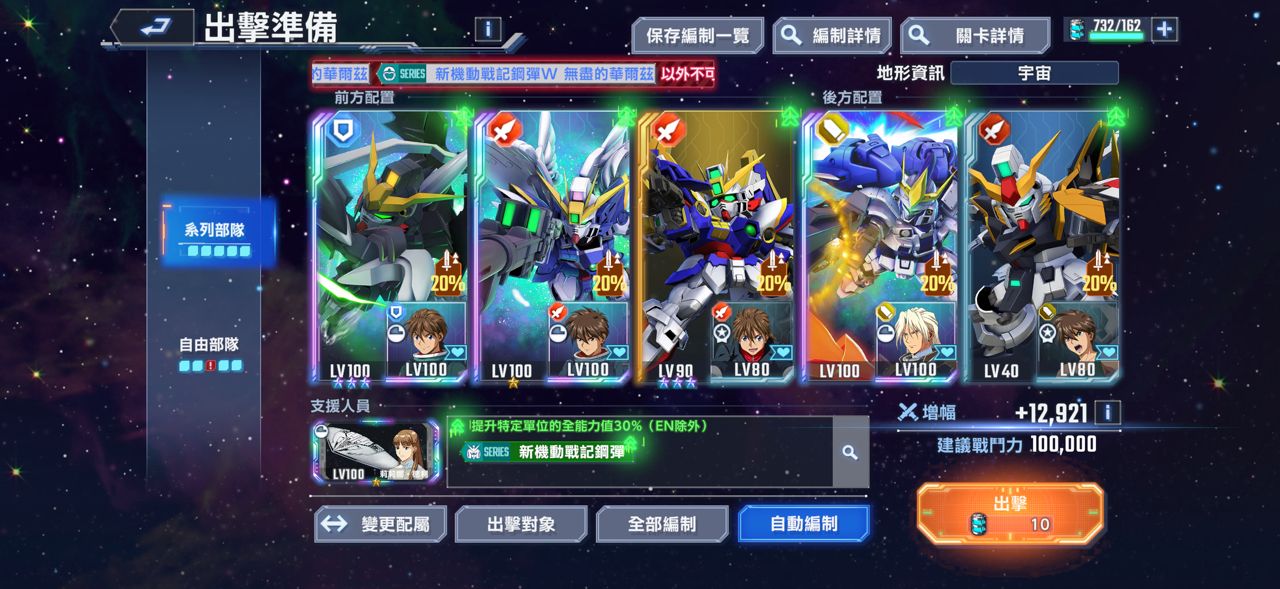
Task: Select the LV90 Wing Gundam card
Action: coord(716,247)
